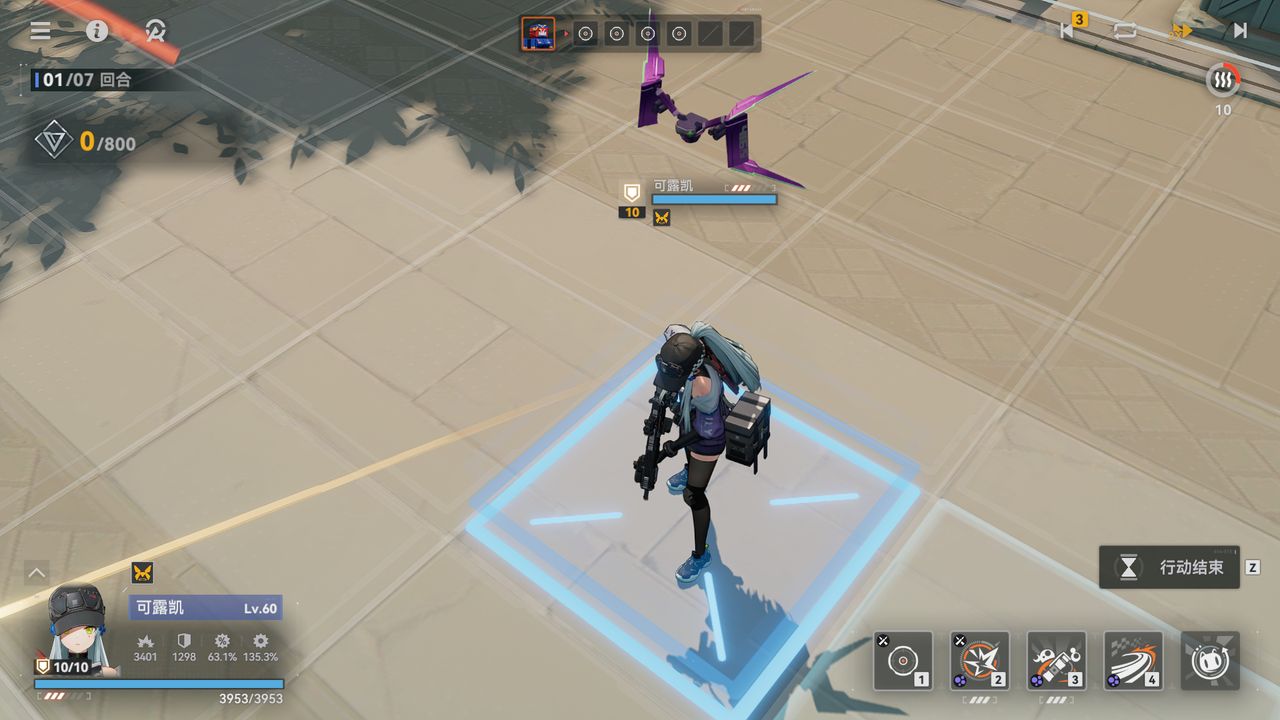
Task: Use the basic attack skill in slot 1
Action: click(x=903, y=661)
